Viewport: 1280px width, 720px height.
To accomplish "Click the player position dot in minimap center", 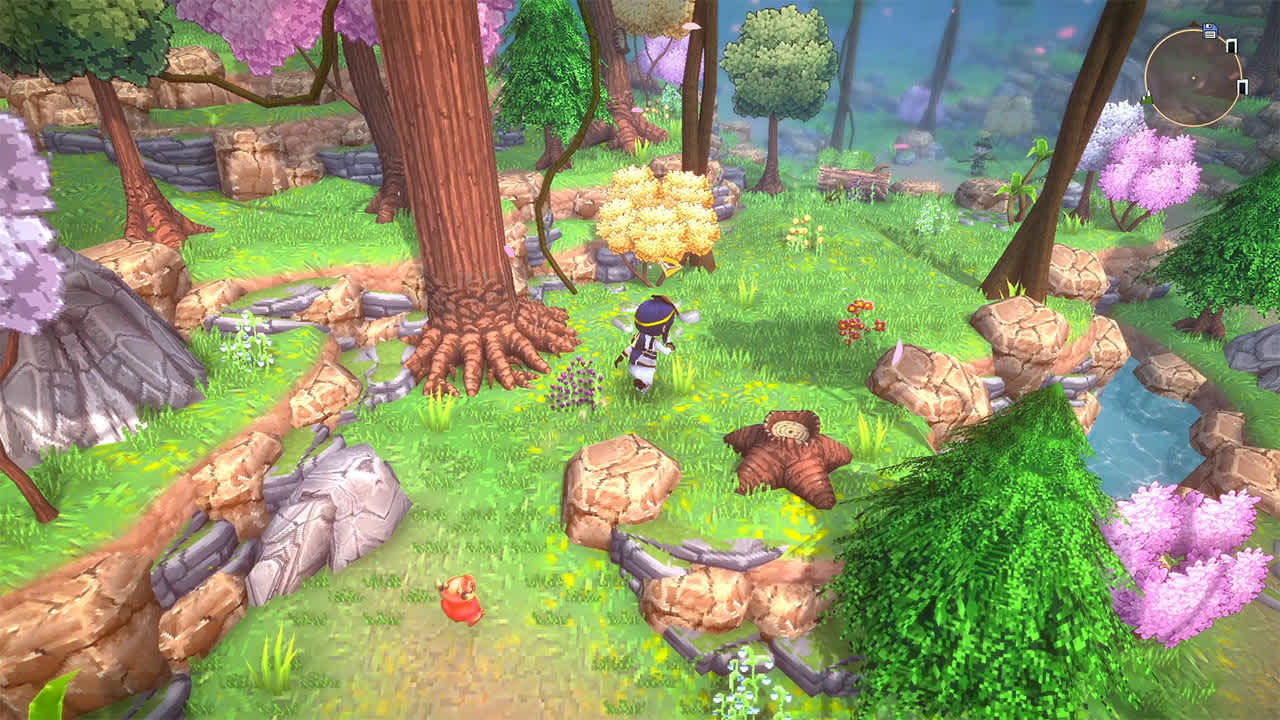I will pyautogui.click(x=1193, y=78).
